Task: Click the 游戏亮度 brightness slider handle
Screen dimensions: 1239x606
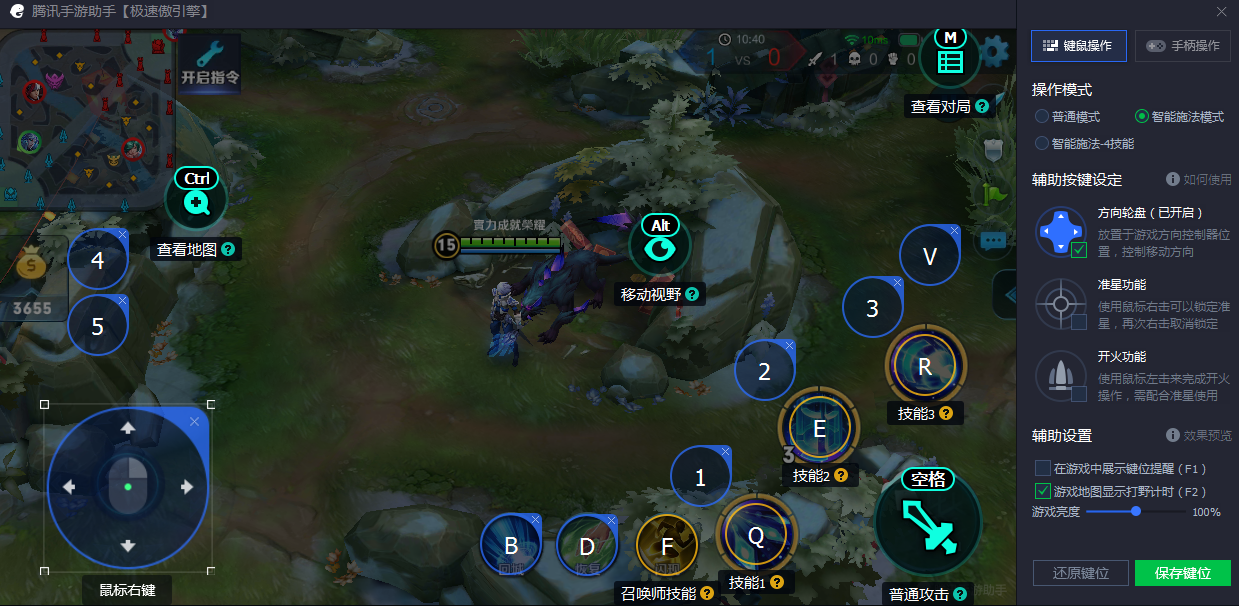Action: point(1136,511)
